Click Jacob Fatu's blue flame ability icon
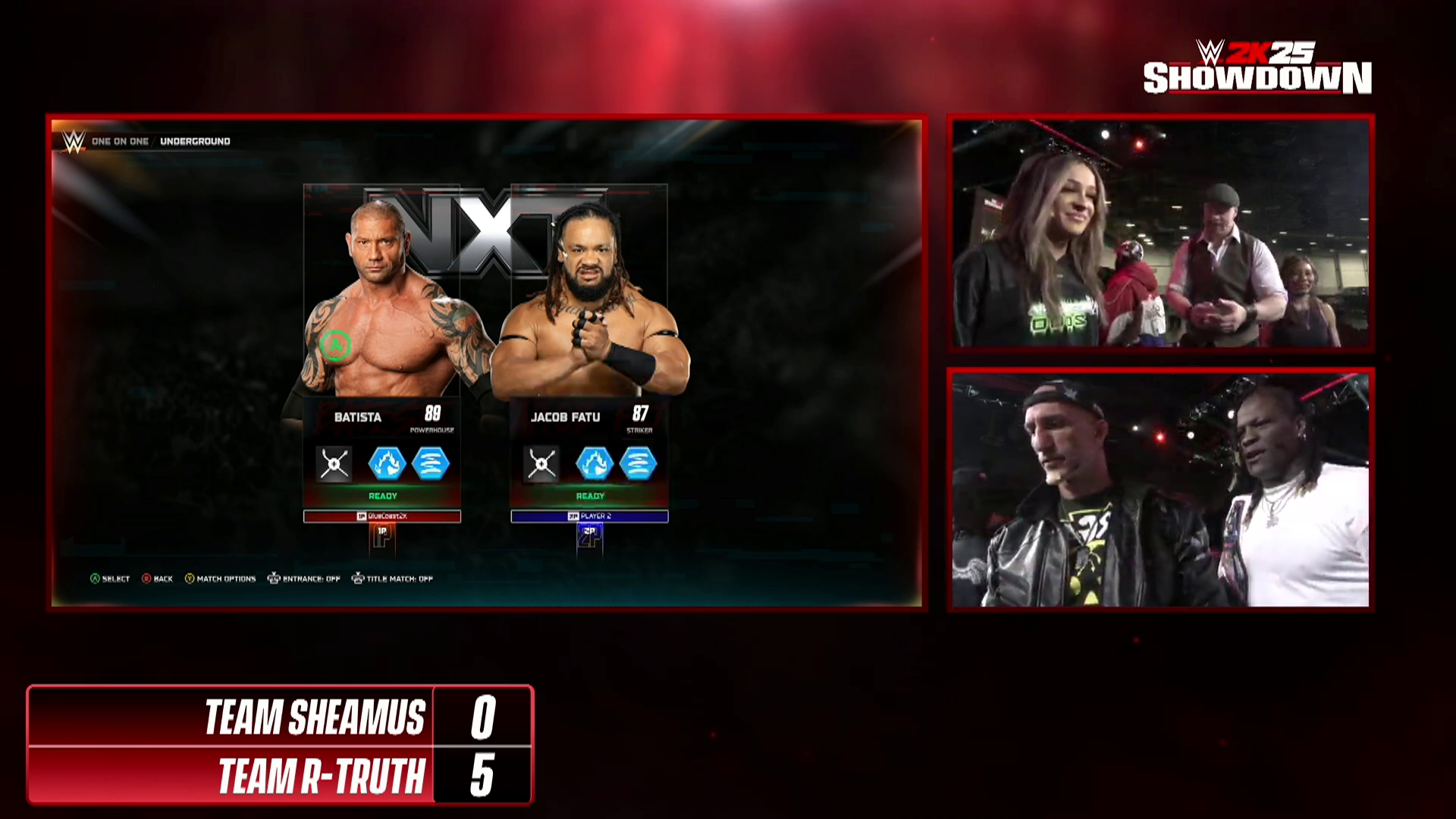 [594, 464]
